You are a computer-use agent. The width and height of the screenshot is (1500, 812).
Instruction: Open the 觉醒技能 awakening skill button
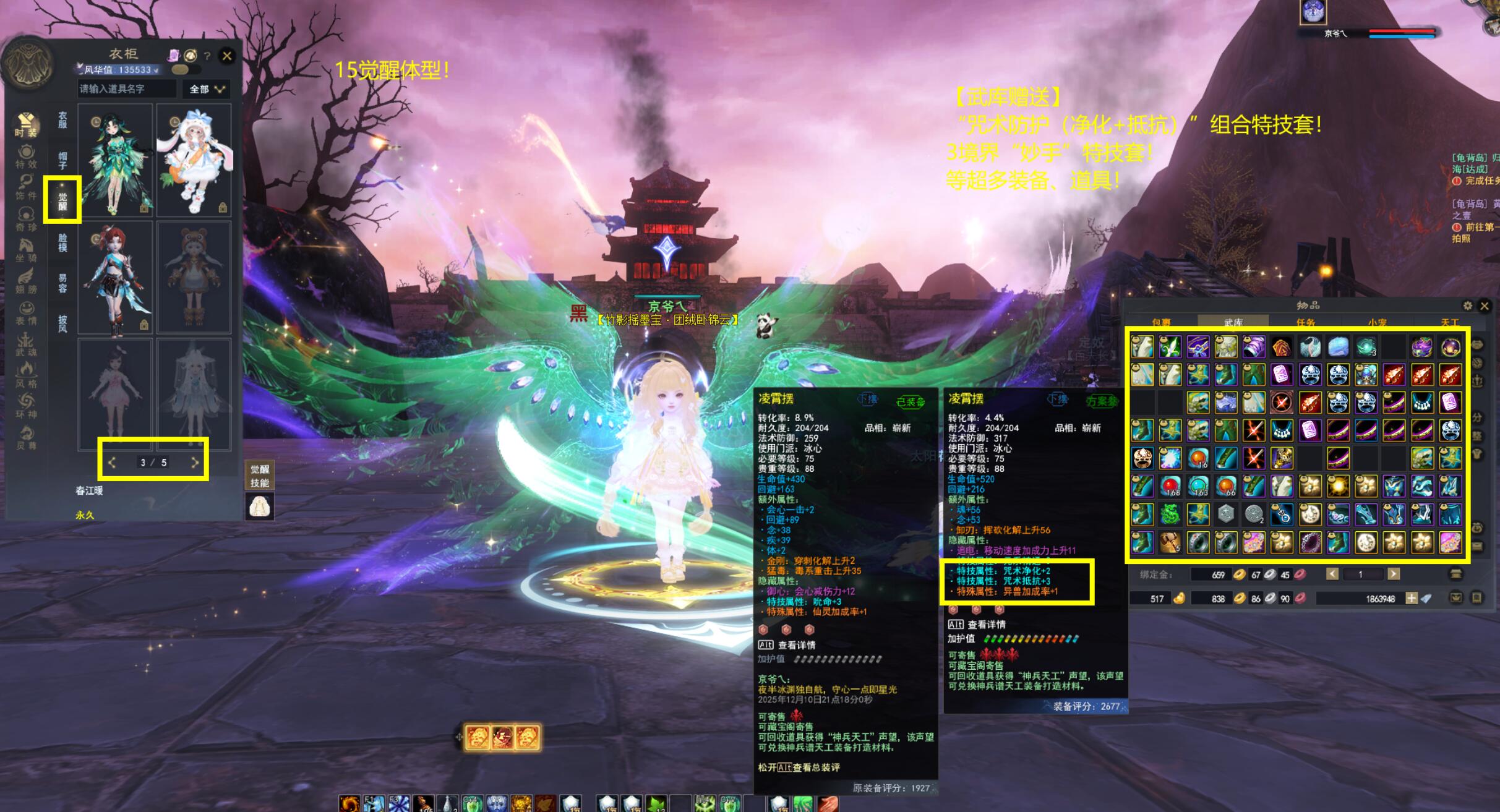click(x=259, y=476)
